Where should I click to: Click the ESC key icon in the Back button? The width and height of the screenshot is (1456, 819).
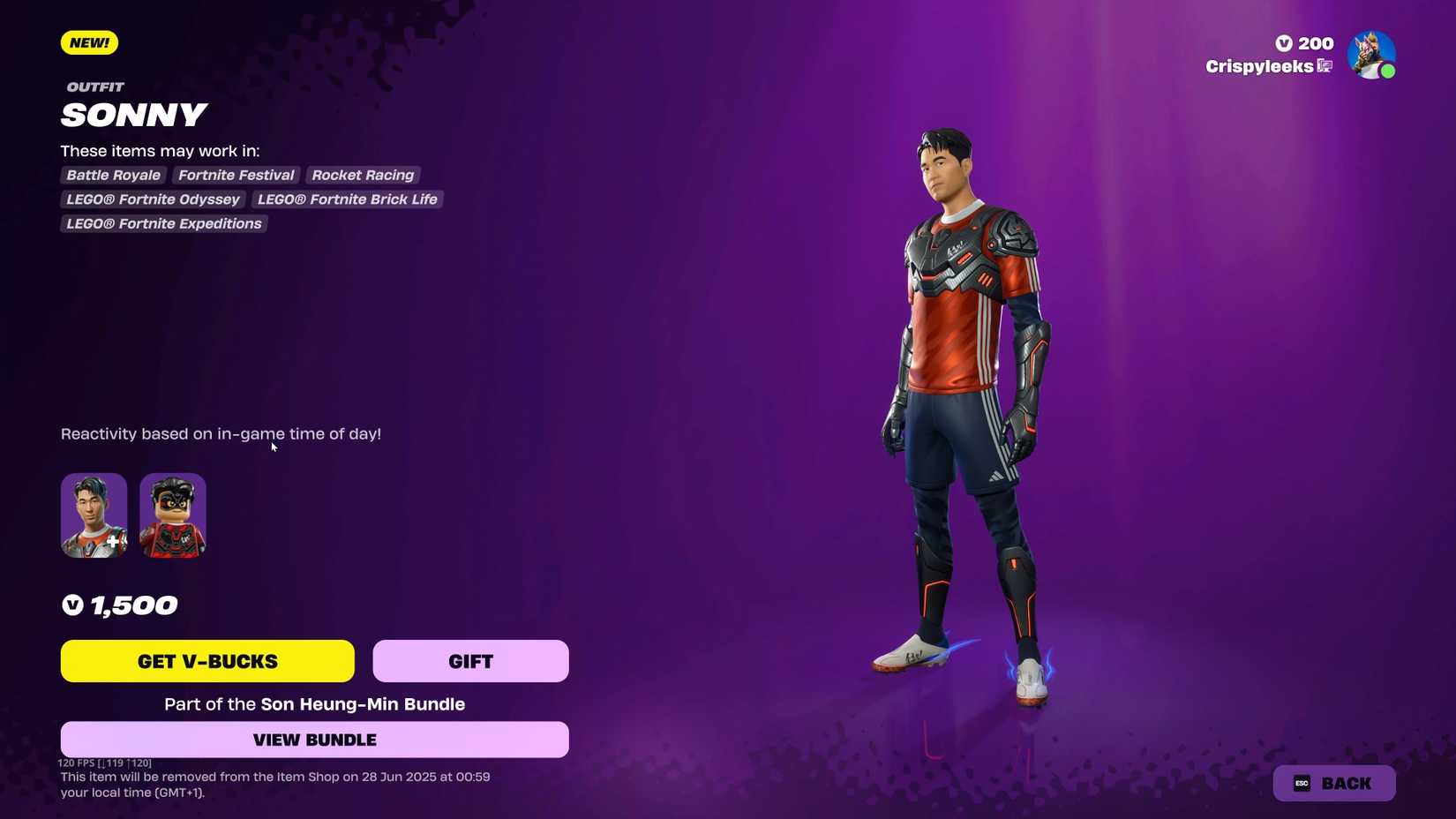coord(1301,783)
